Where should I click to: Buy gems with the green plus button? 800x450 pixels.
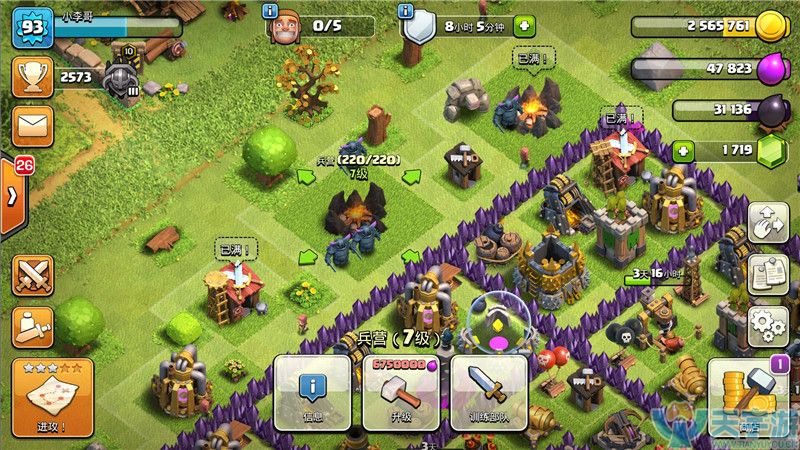click(684, 151)
